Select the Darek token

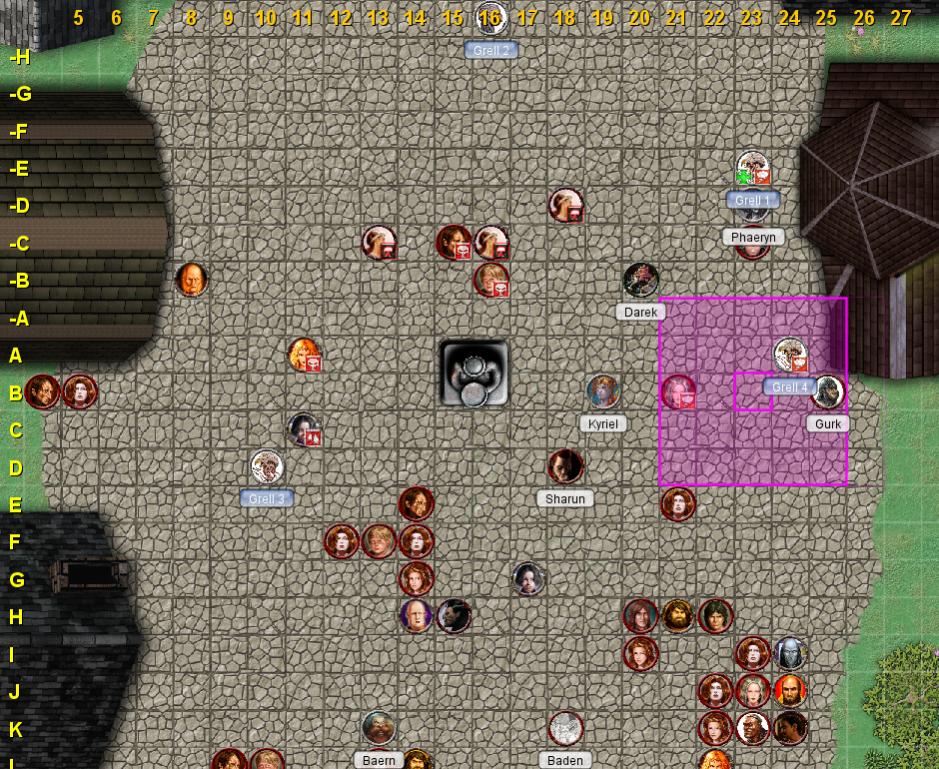(640, 281)
